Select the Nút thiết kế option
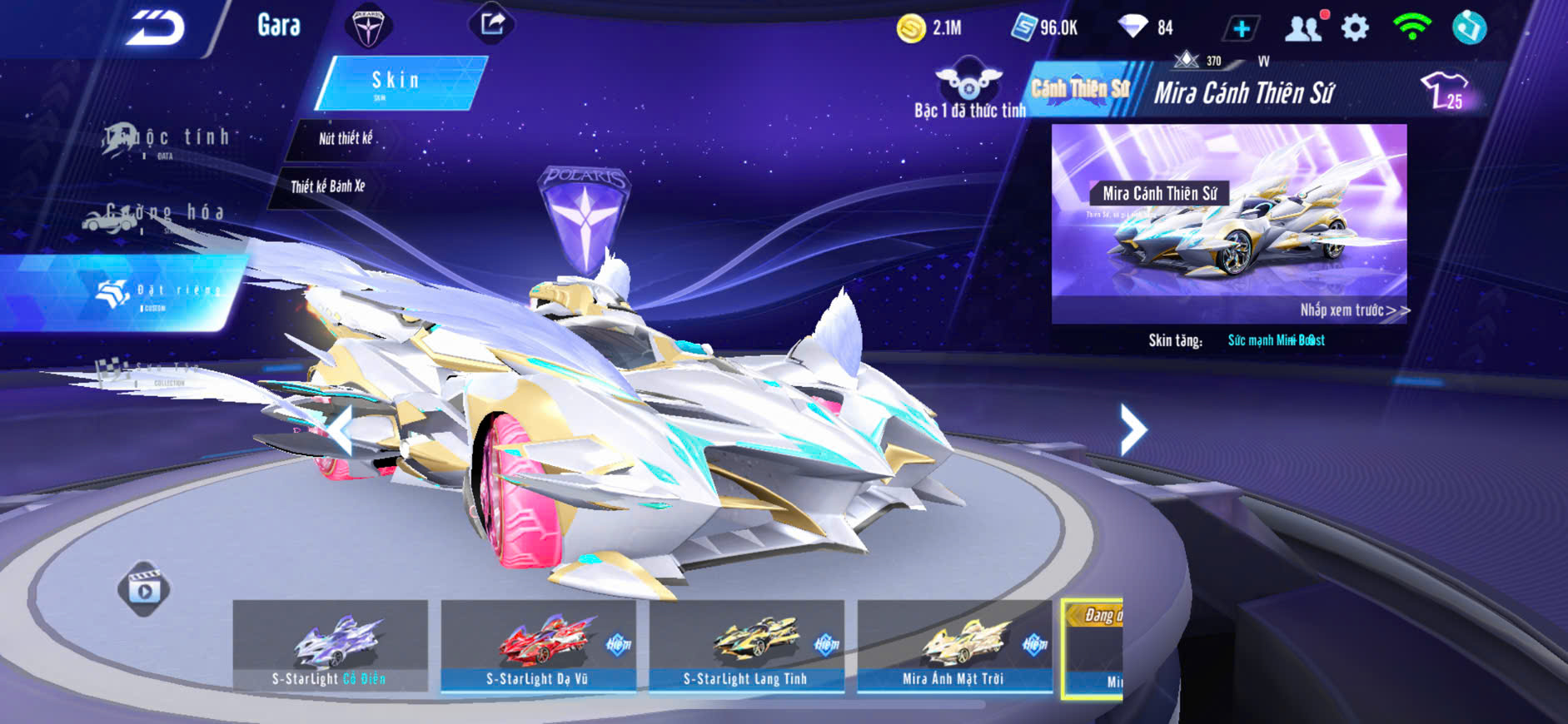This screenshot has height=724, width=1568. 346,139
